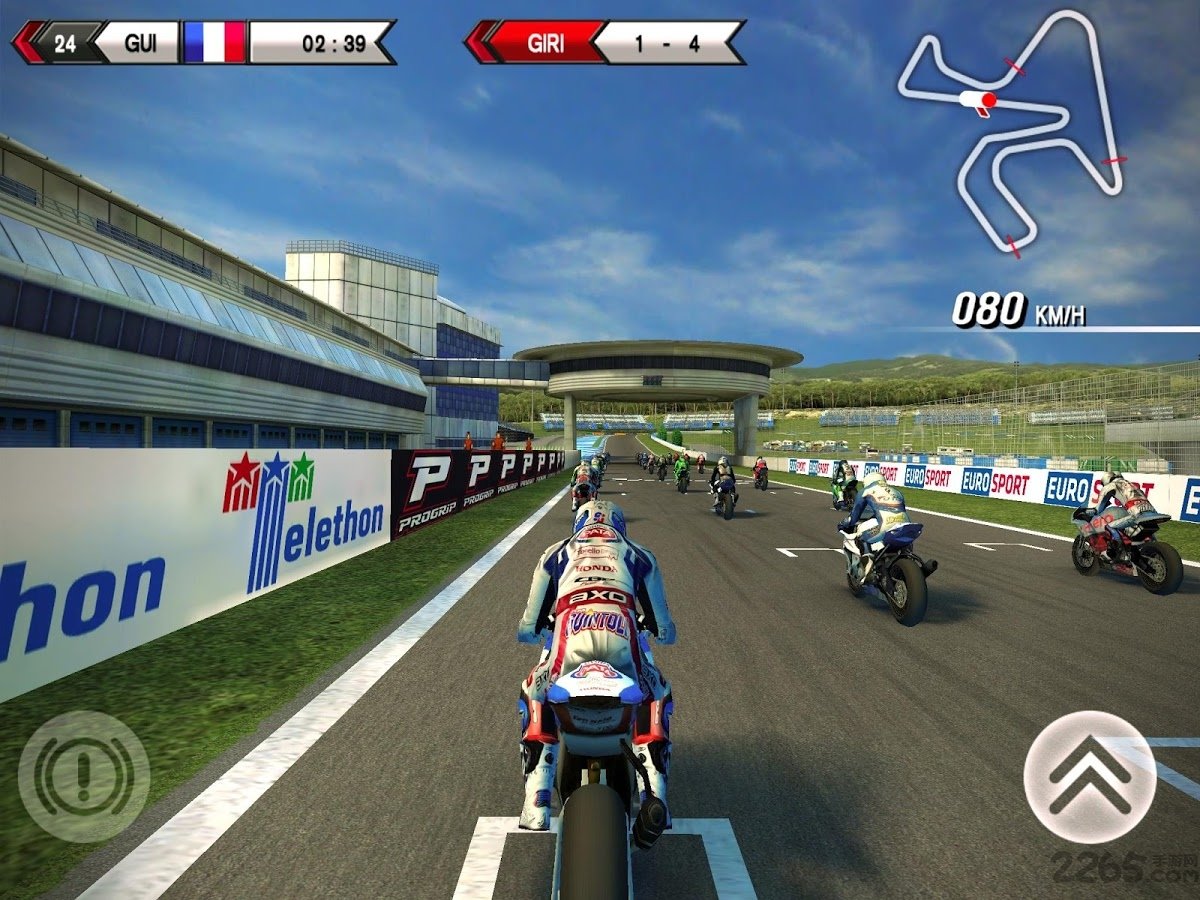Tap the brake button with exclamation mark

(x=84, y=776)
